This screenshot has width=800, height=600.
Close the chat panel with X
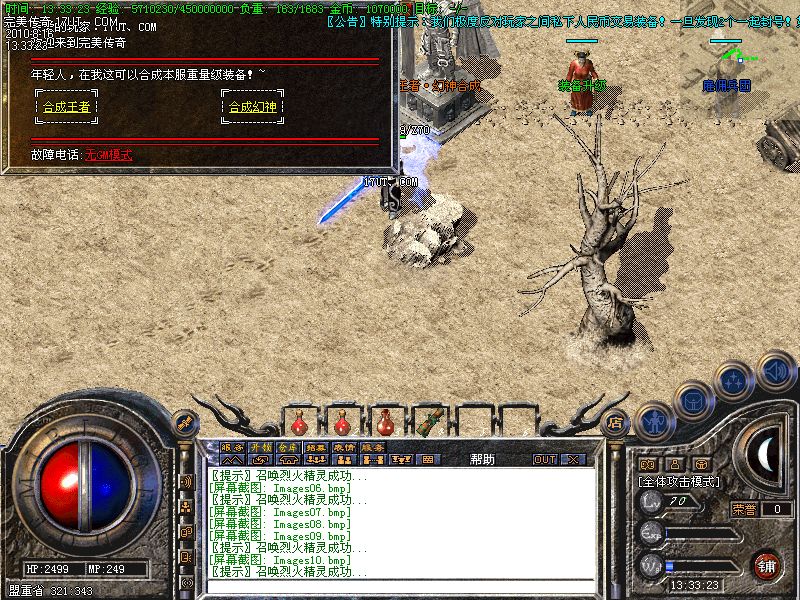pos(574,460)
